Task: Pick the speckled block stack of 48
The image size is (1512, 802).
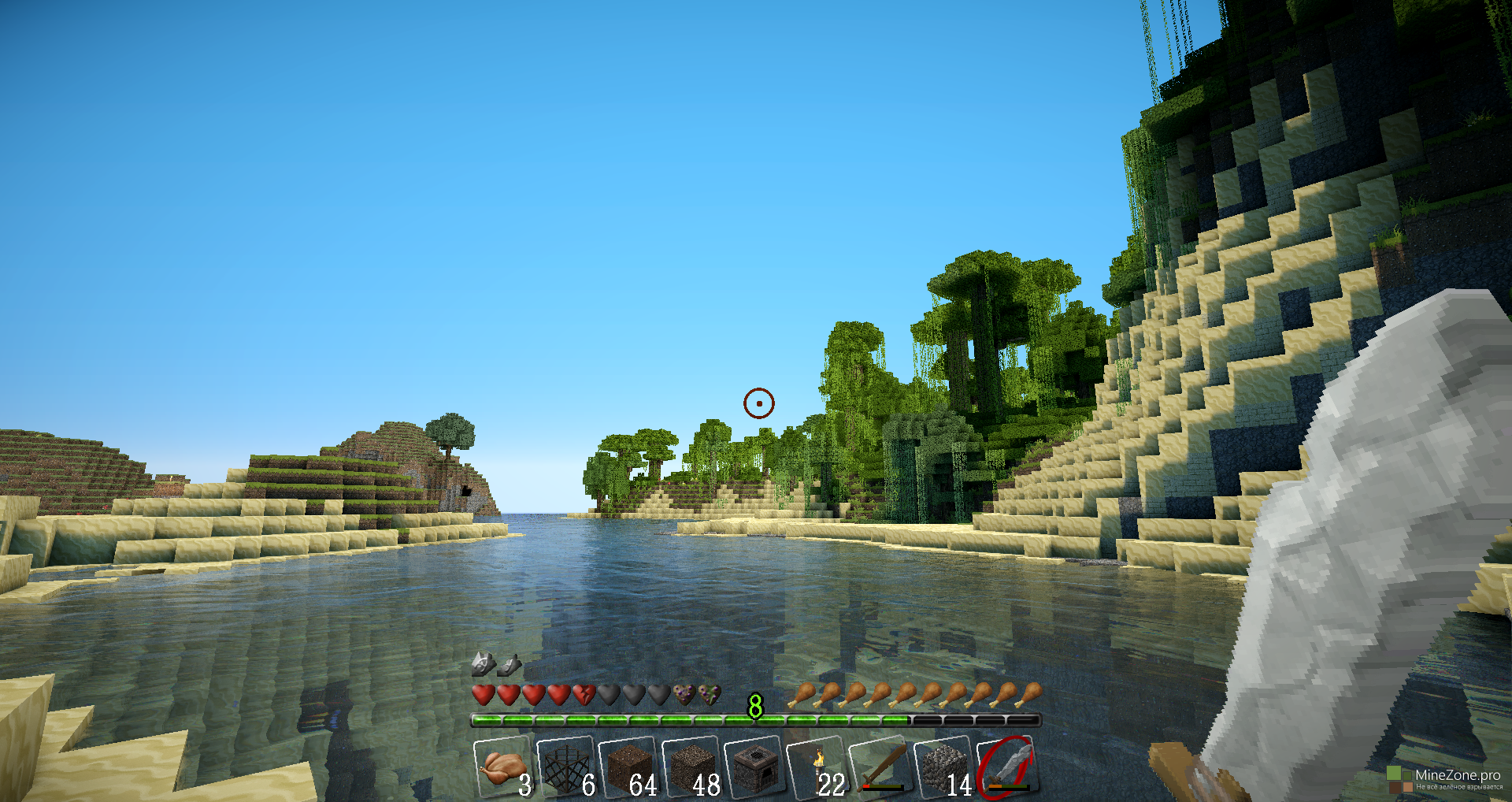Action: (691, 767)
